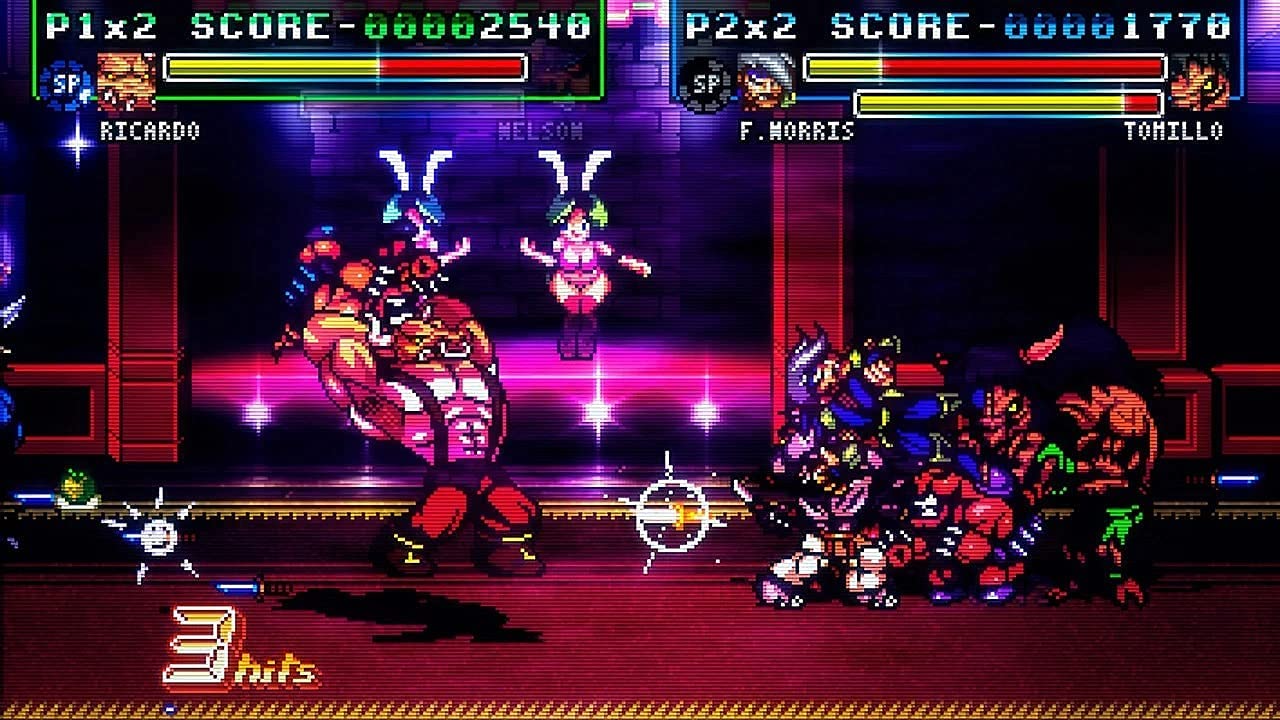This screenshot has width=1280, height=720.
Task: Toggle the P2 SP meter indicator
Action: click(x=706, y=85)
